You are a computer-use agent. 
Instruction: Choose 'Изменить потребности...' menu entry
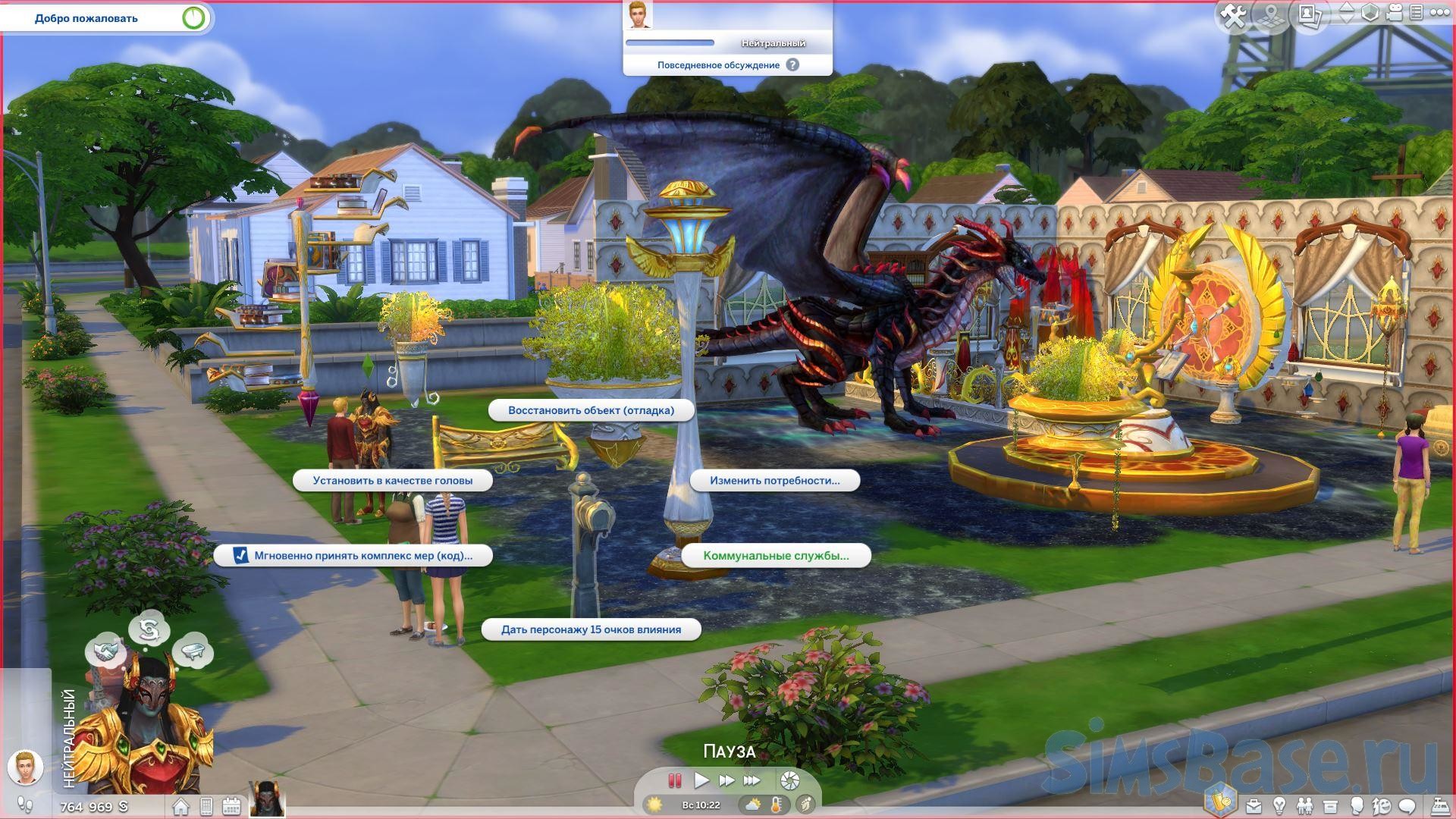(774, 480)
